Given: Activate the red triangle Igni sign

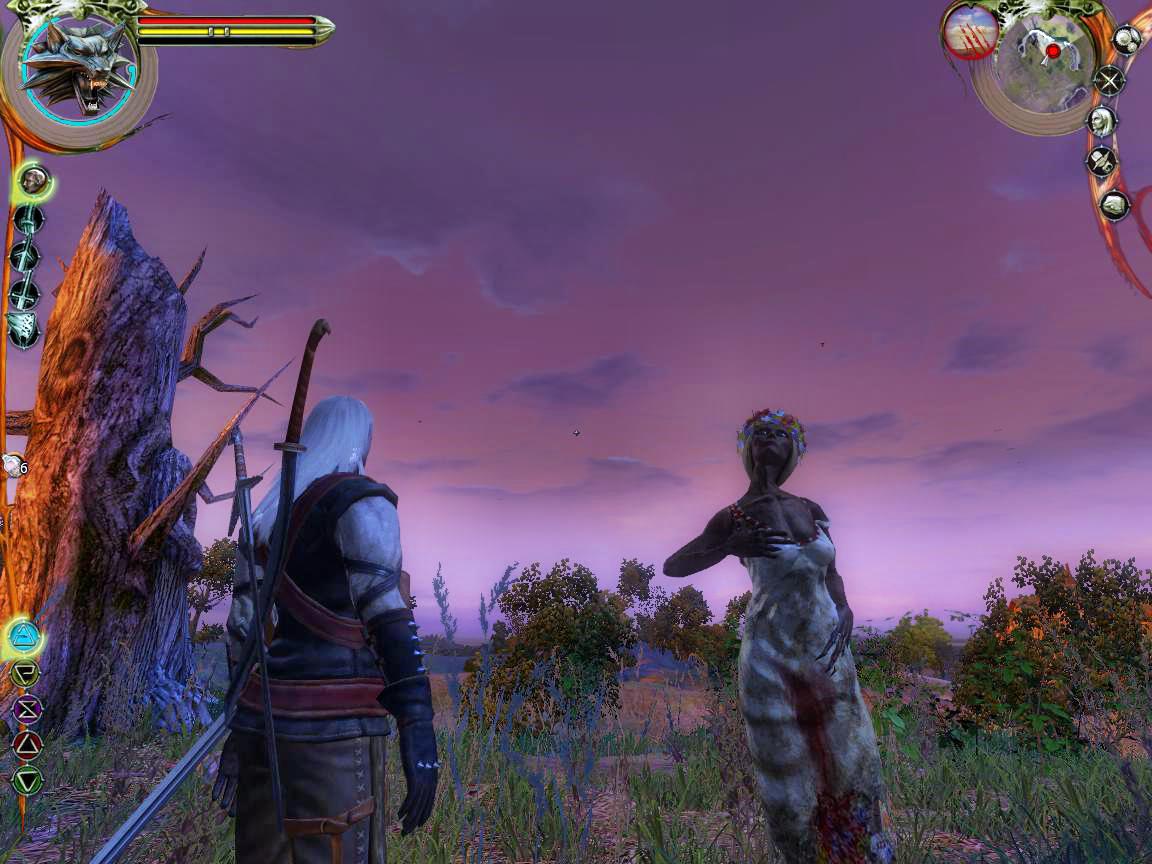Looking at the screenshot, I should [x=27, y=745].
